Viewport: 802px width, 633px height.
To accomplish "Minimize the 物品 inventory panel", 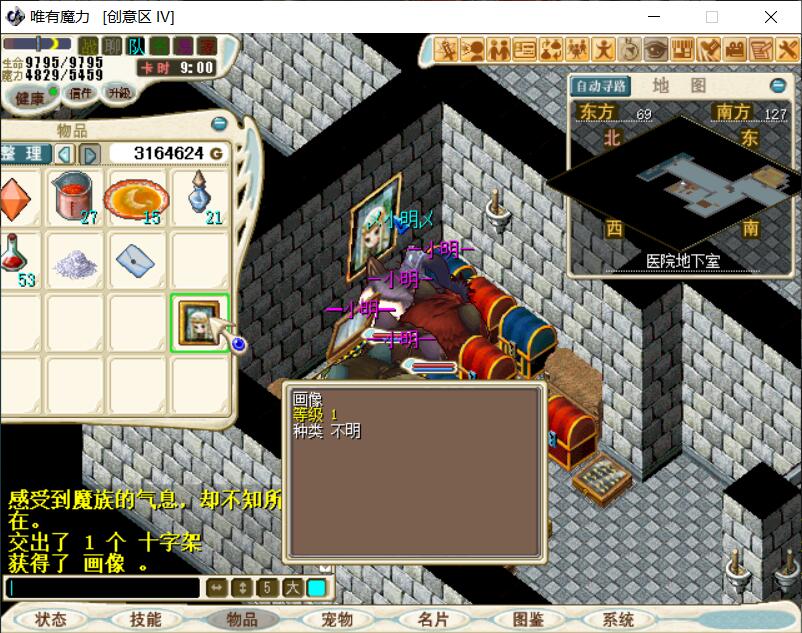I will 219,124.
